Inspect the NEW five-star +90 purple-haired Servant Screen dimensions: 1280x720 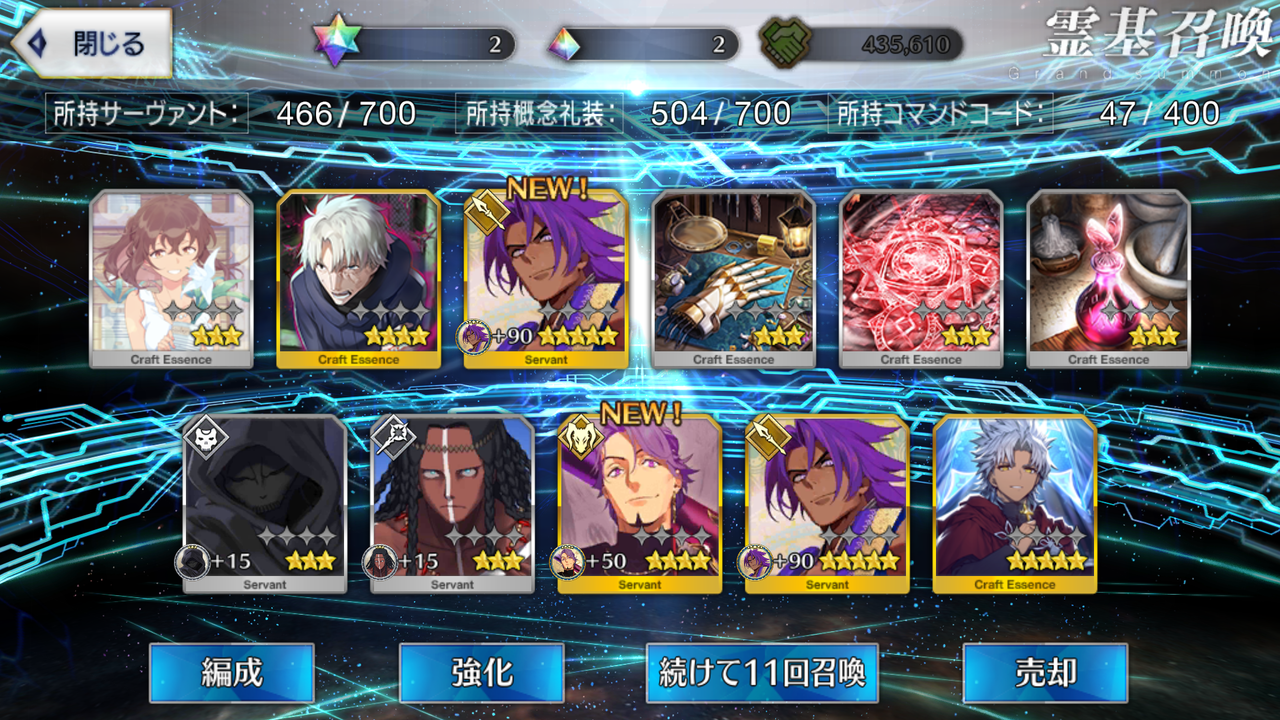[546, 279]
